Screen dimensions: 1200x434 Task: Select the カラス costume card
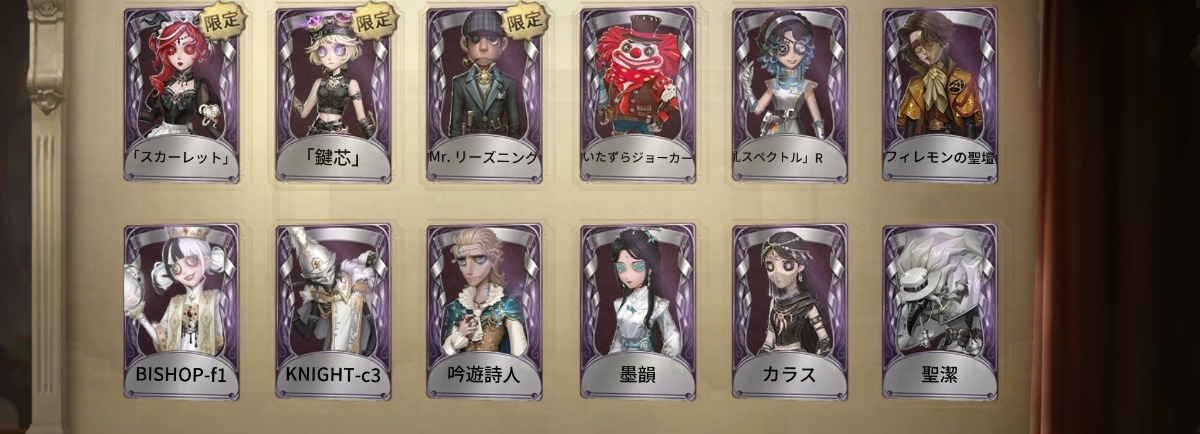789,311
